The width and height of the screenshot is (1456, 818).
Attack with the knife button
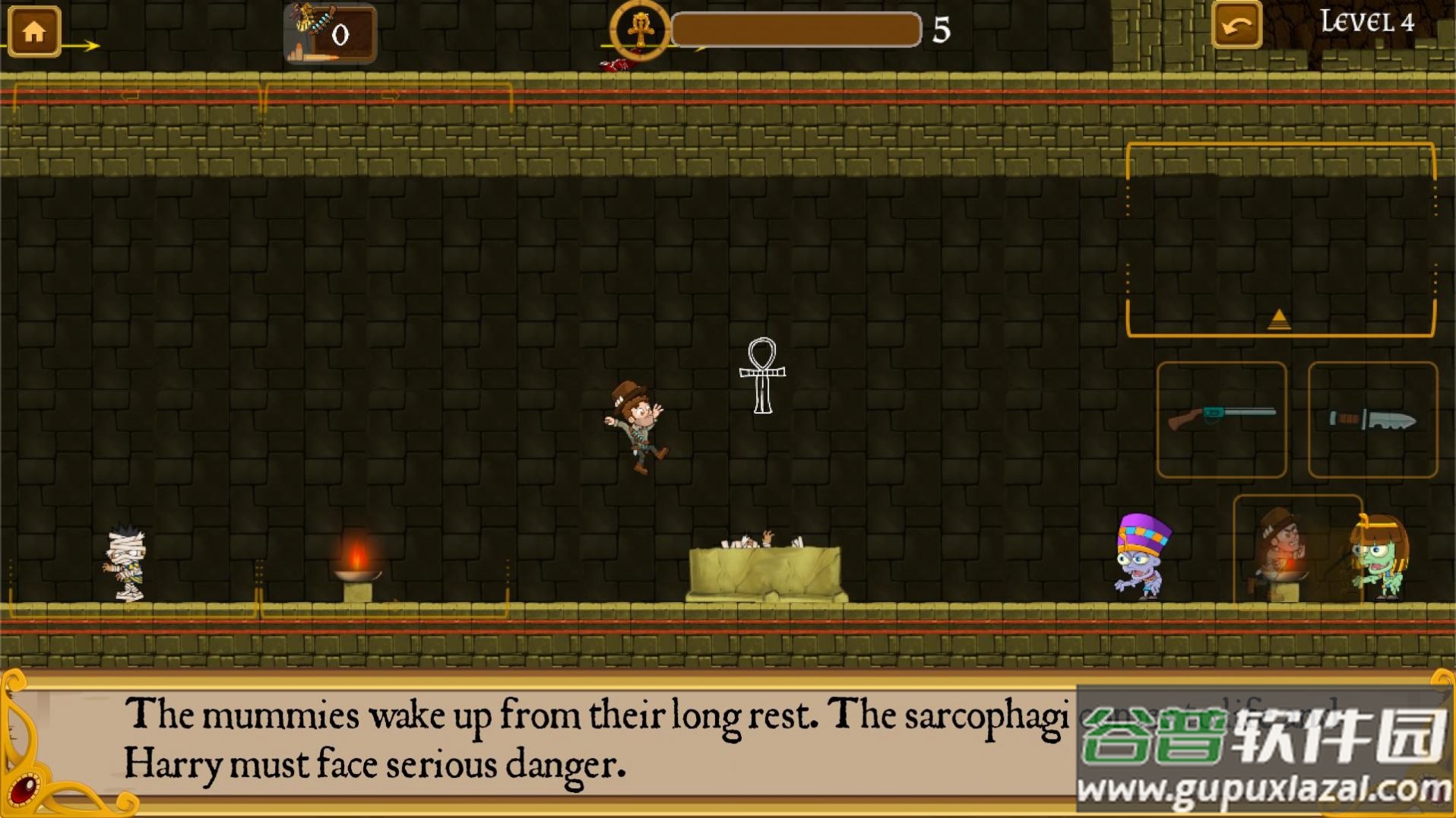click(1372, 419)
